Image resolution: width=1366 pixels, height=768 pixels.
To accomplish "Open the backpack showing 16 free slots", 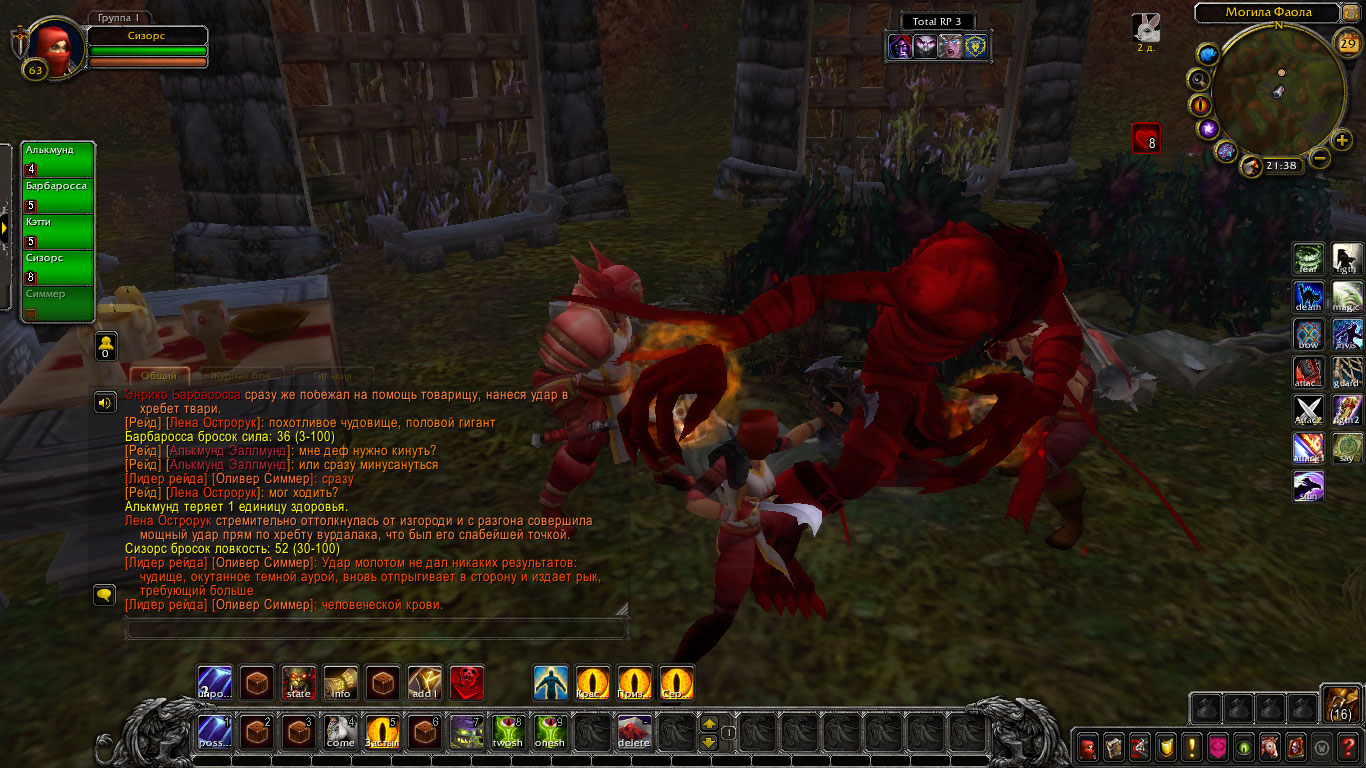I will 1340,703.
